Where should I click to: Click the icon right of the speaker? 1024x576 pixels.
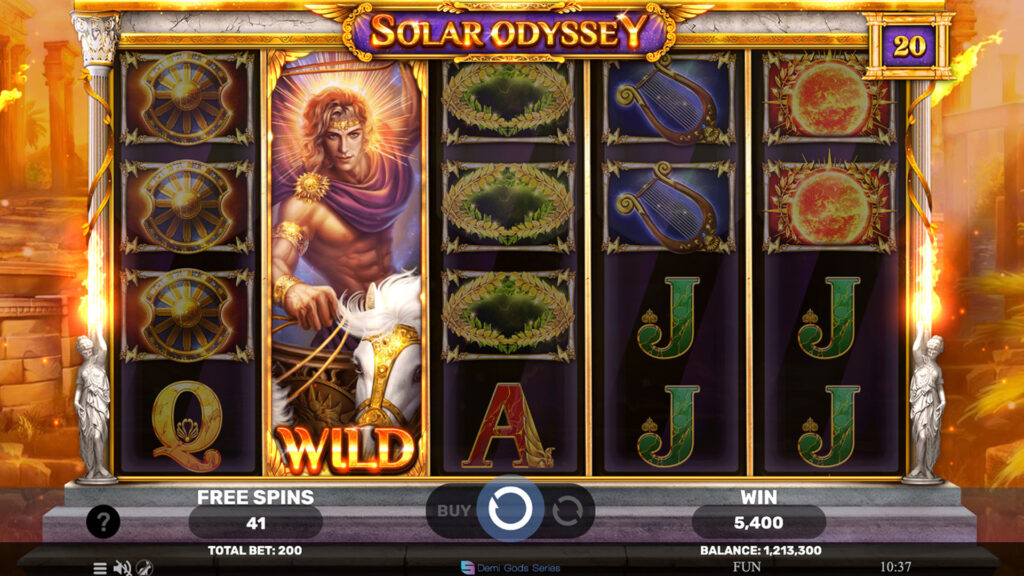[x=144, y=567]
